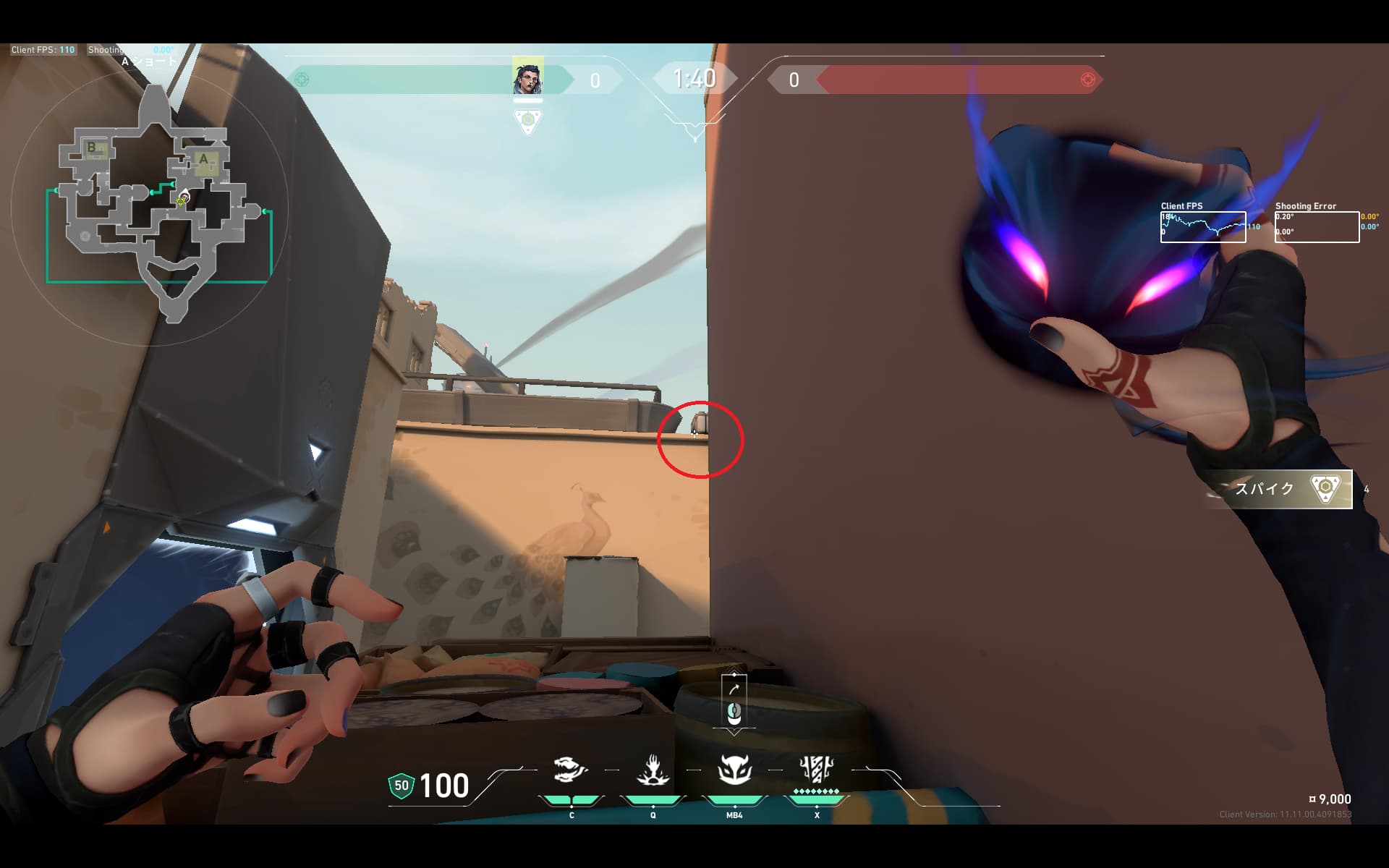Viewport: 1389px width, 868px height.
Task: Activate the Seize ability icon
Action: [653, 770]
